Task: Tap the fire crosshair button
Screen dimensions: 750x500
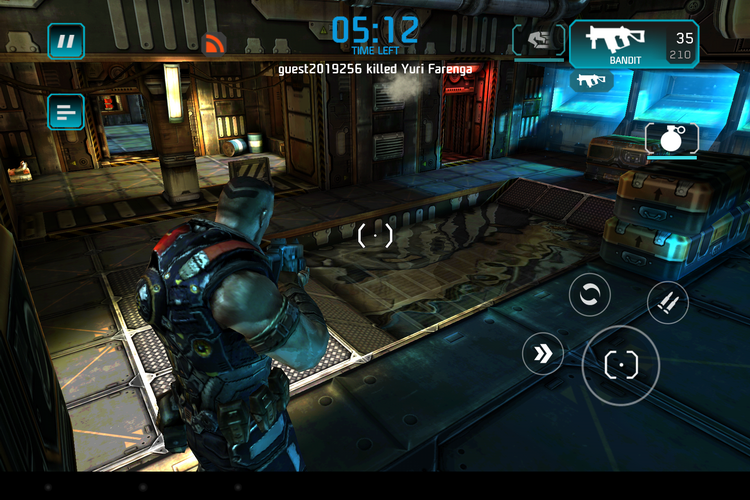Action: 621,365
